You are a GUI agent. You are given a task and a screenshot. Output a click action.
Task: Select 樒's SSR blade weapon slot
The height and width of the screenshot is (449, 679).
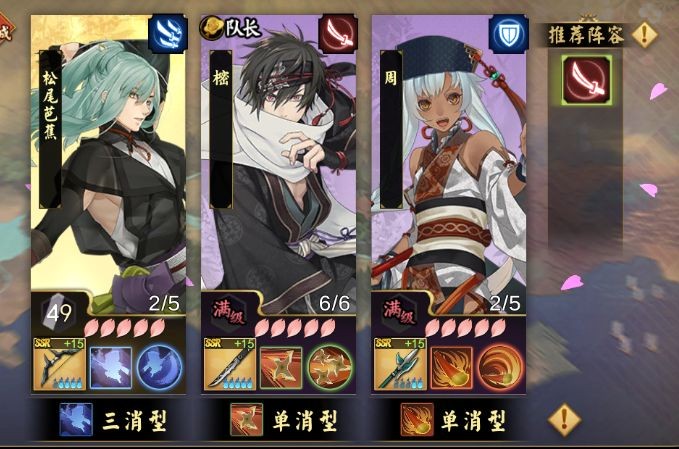[229, 366]
